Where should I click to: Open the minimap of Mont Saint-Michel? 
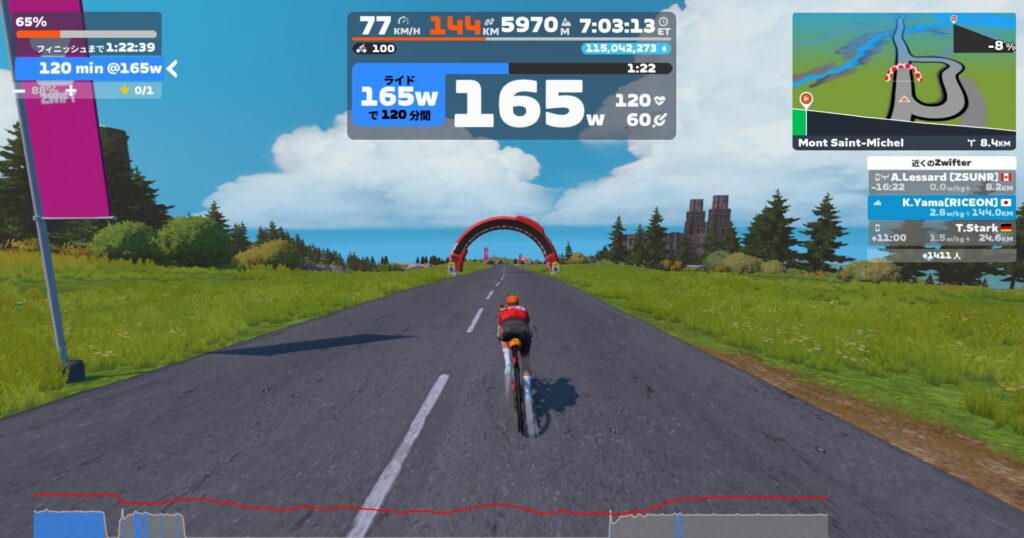(904, 73)
